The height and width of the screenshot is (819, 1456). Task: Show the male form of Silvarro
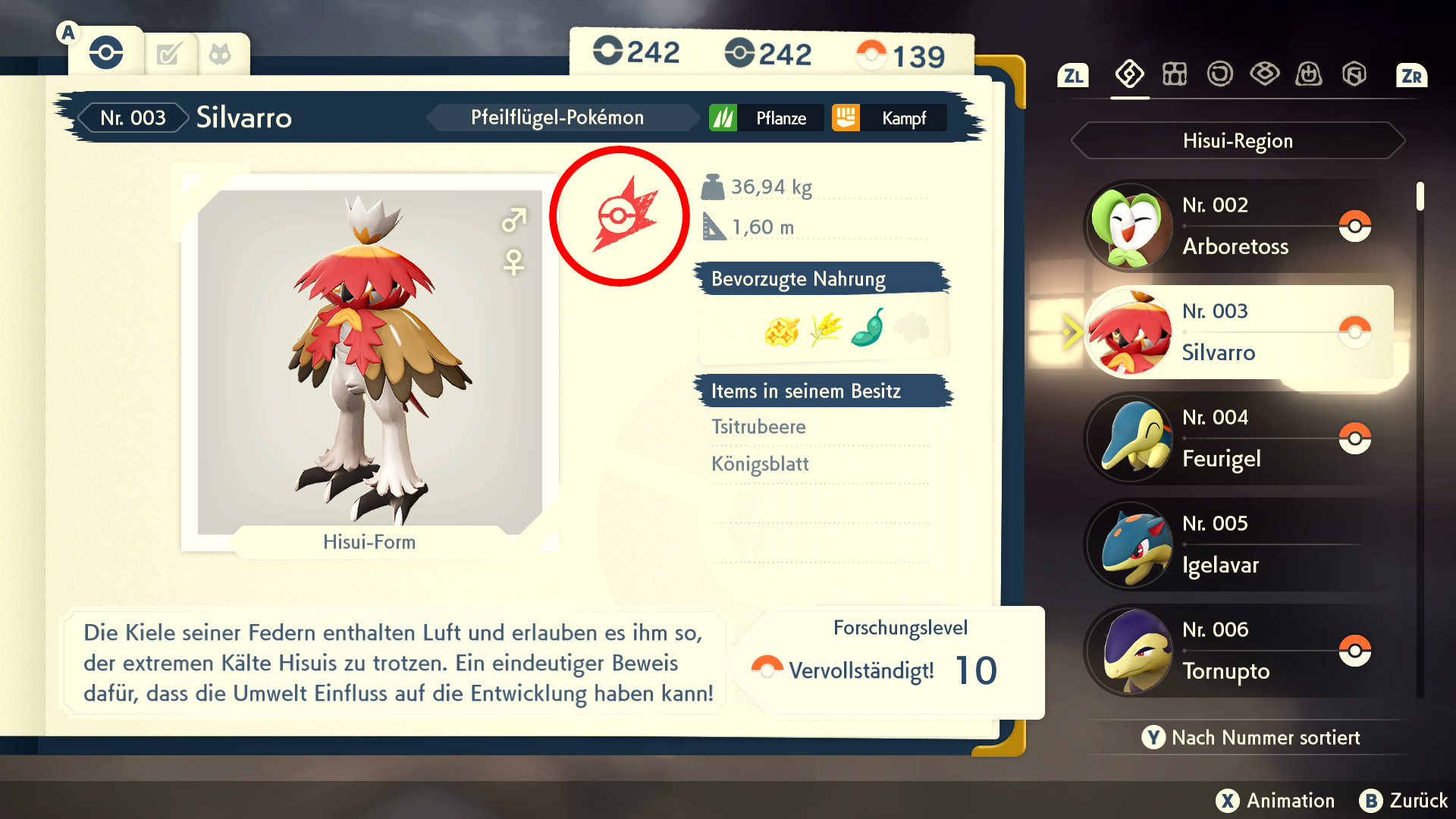coord(513,221)
